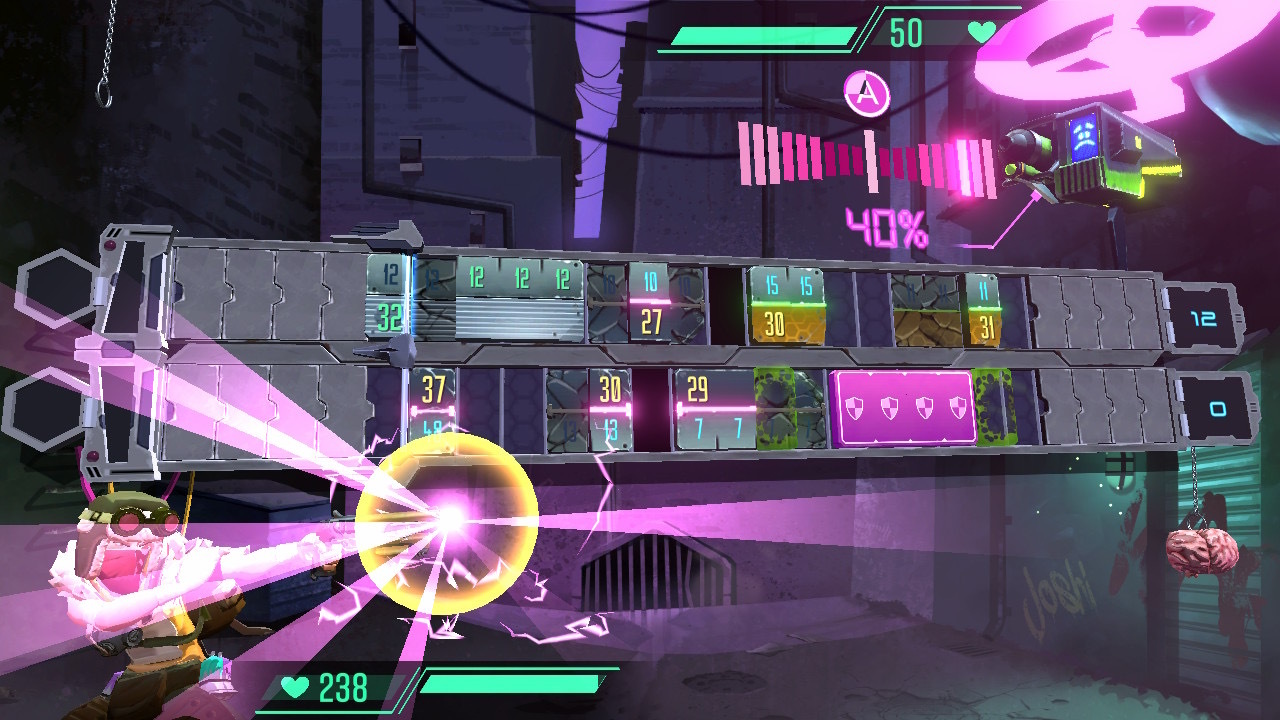
Task: Click the side panel showing 12
Action: [x=1207, y=316]
